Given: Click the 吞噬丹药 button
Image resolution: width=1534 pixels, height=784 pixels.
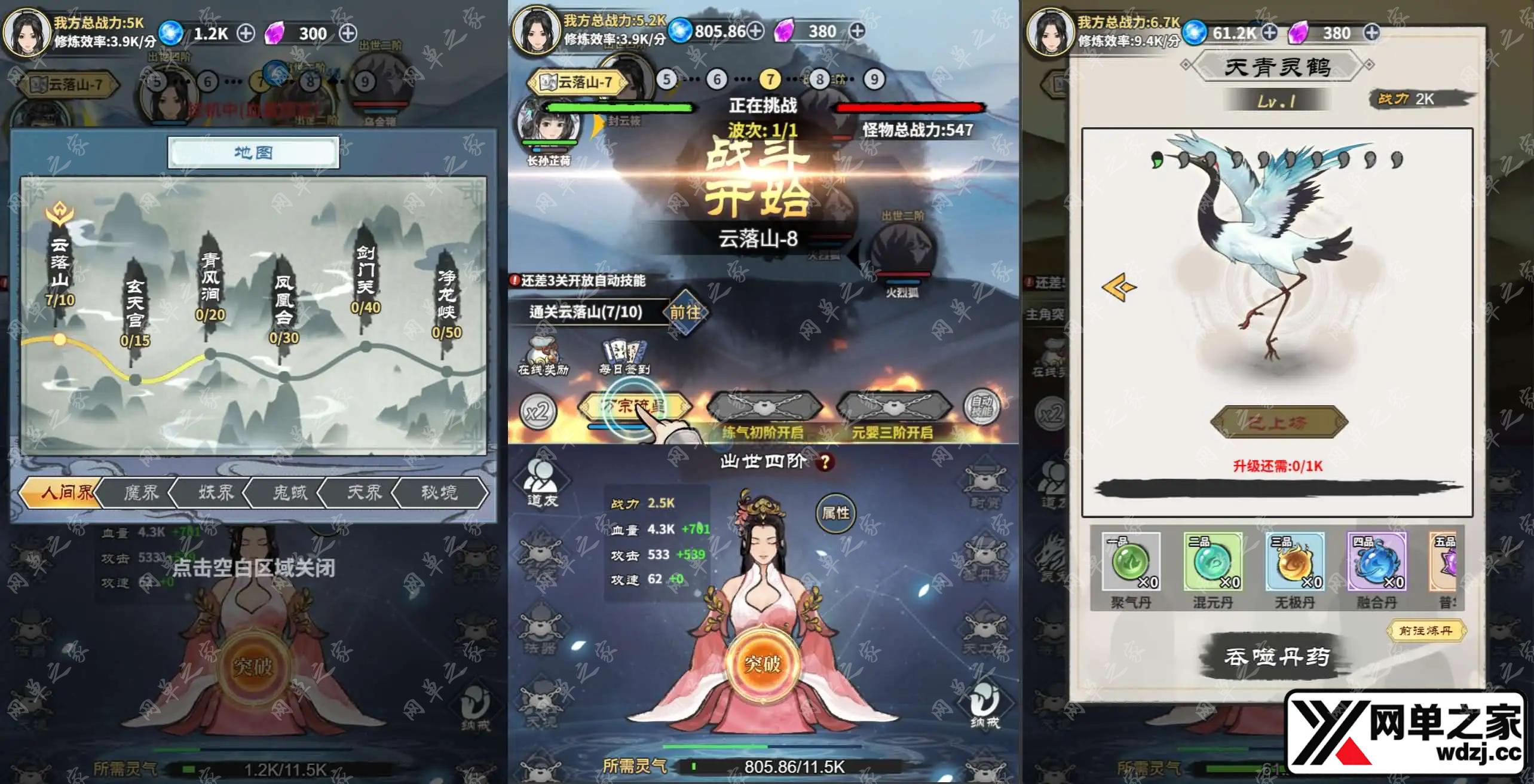Looking at the screenshot, I should (x=1276, y=657).
